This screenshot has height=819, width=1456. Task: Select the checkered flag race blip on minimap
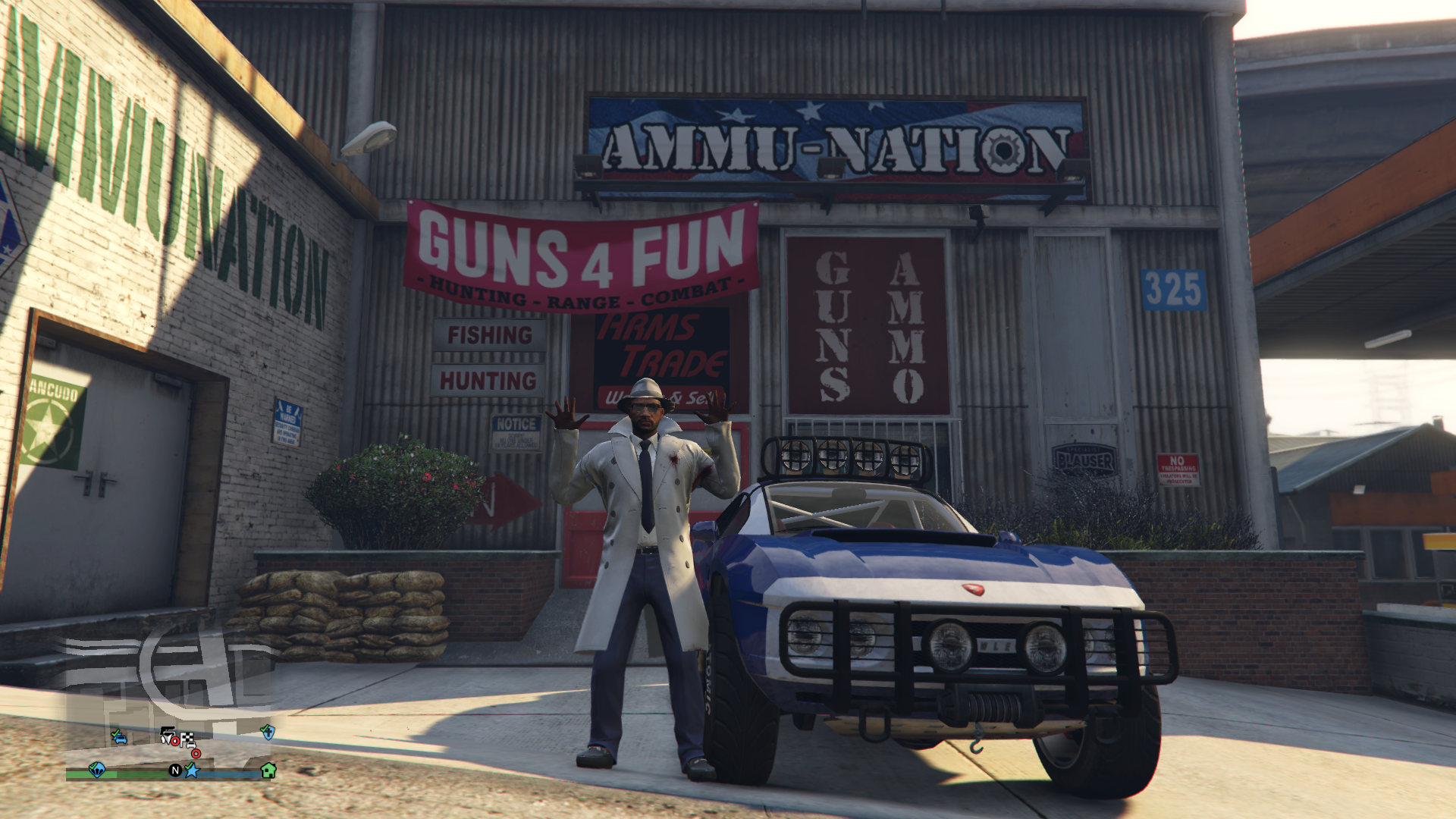(187, 738)
